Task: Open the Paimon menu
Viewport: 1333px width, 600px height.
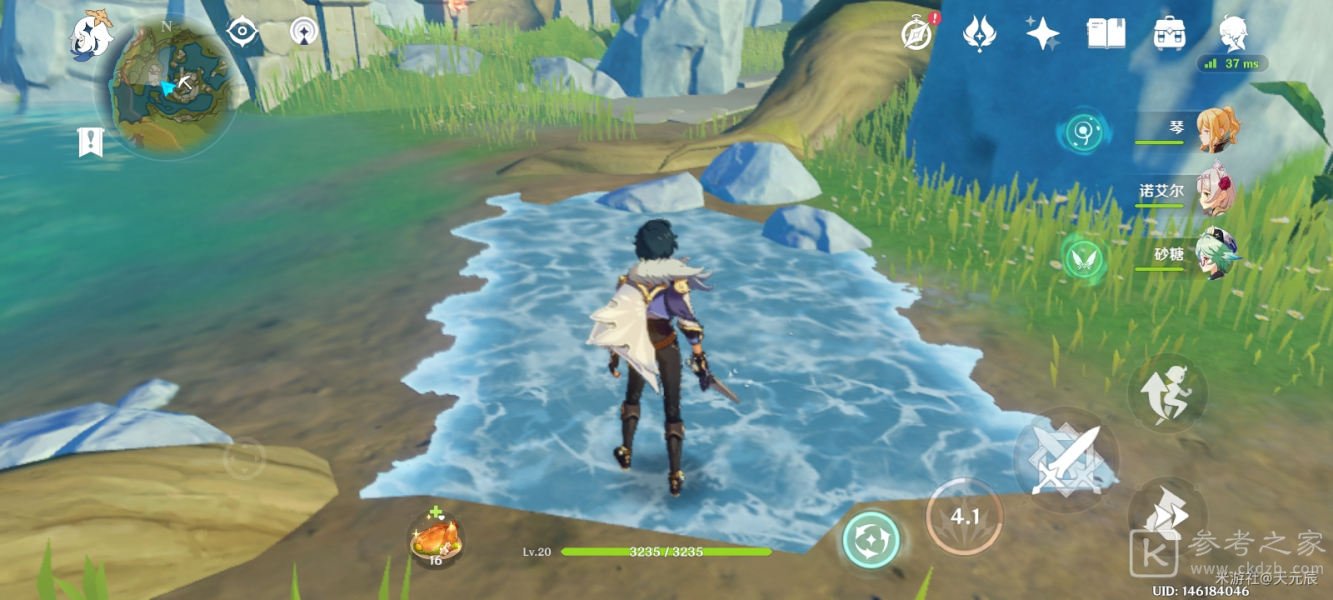Action: click(x=91, y=33)
